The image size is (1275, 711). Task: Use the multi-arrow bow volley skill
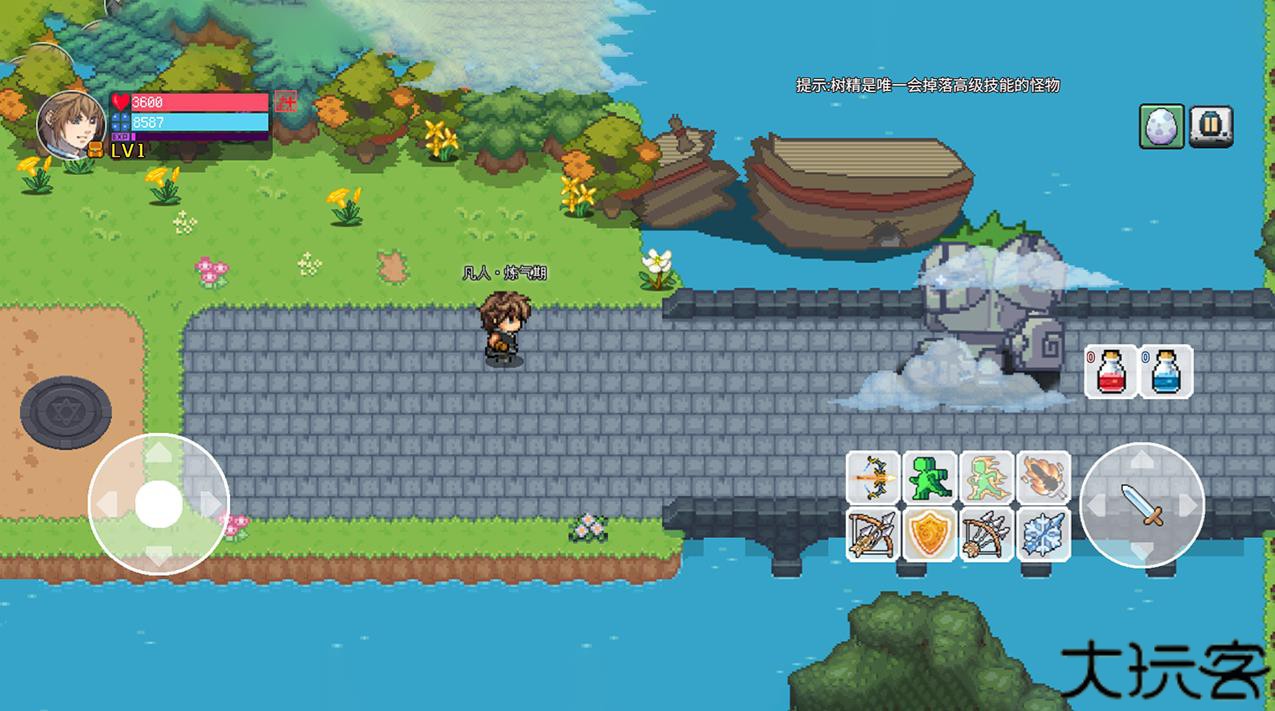pyautogui.click(x=986, y=535)
